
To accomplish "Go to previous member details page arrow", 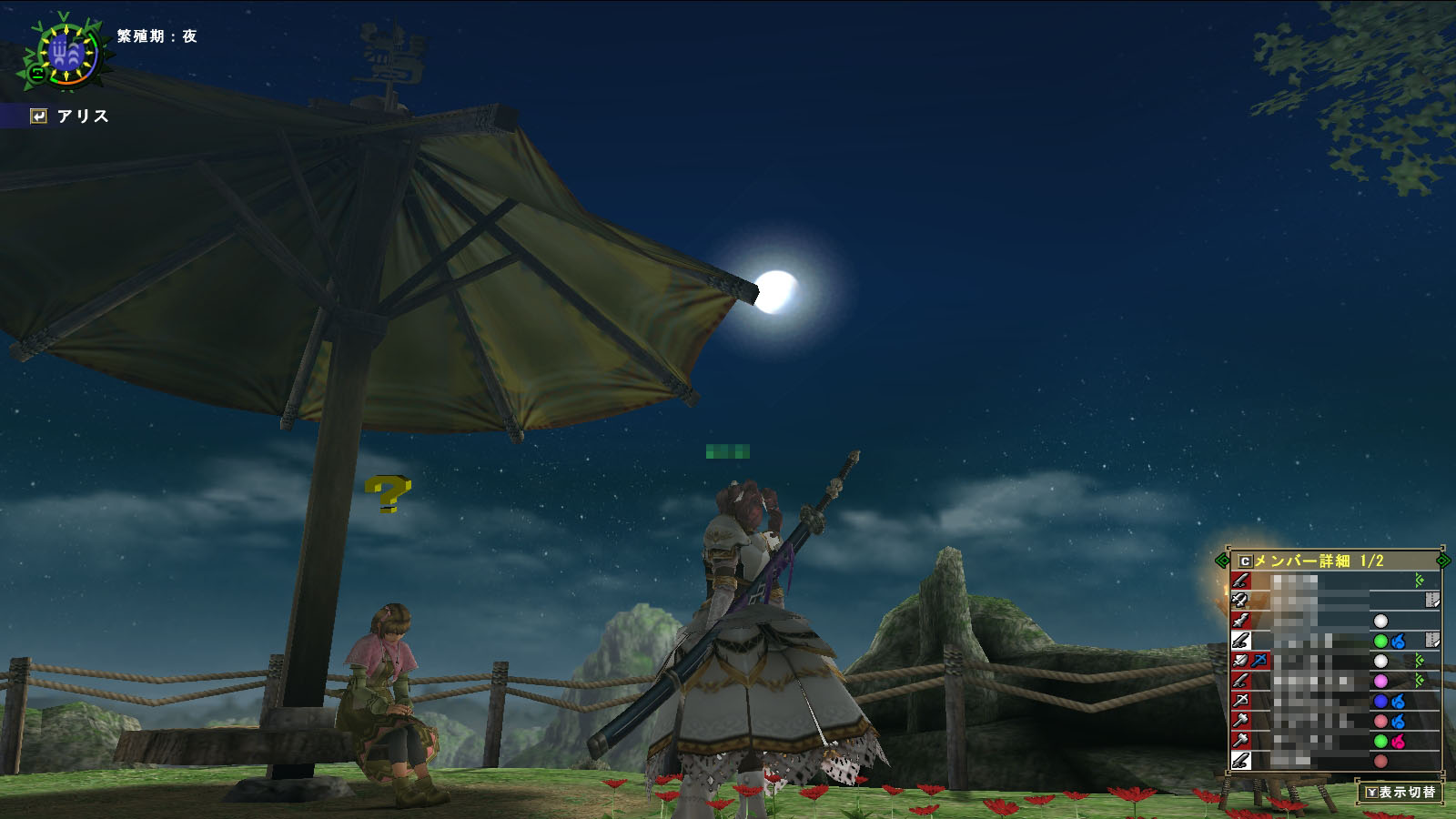I will pyautogui.click(x=1221, y=561).
